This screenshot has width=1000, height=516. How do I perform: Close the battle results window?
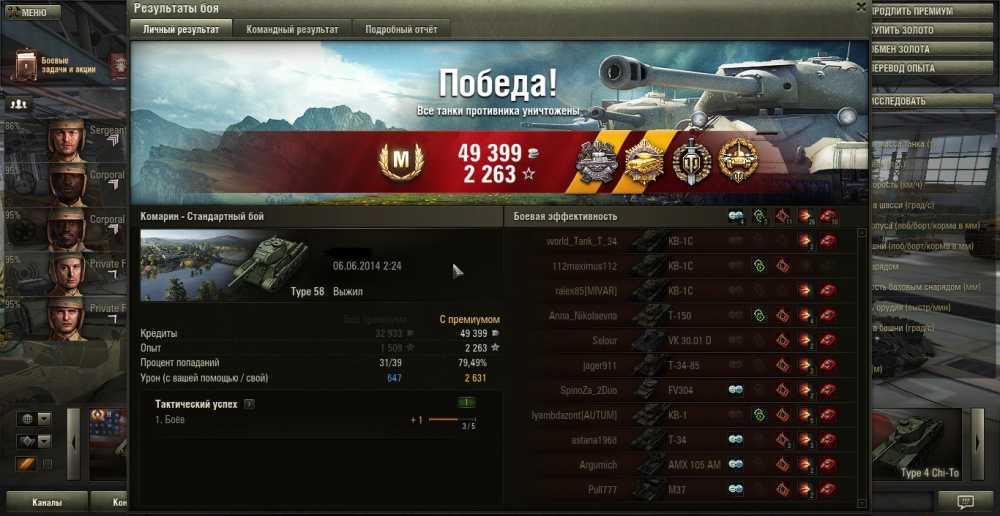(x=861, y=6)
